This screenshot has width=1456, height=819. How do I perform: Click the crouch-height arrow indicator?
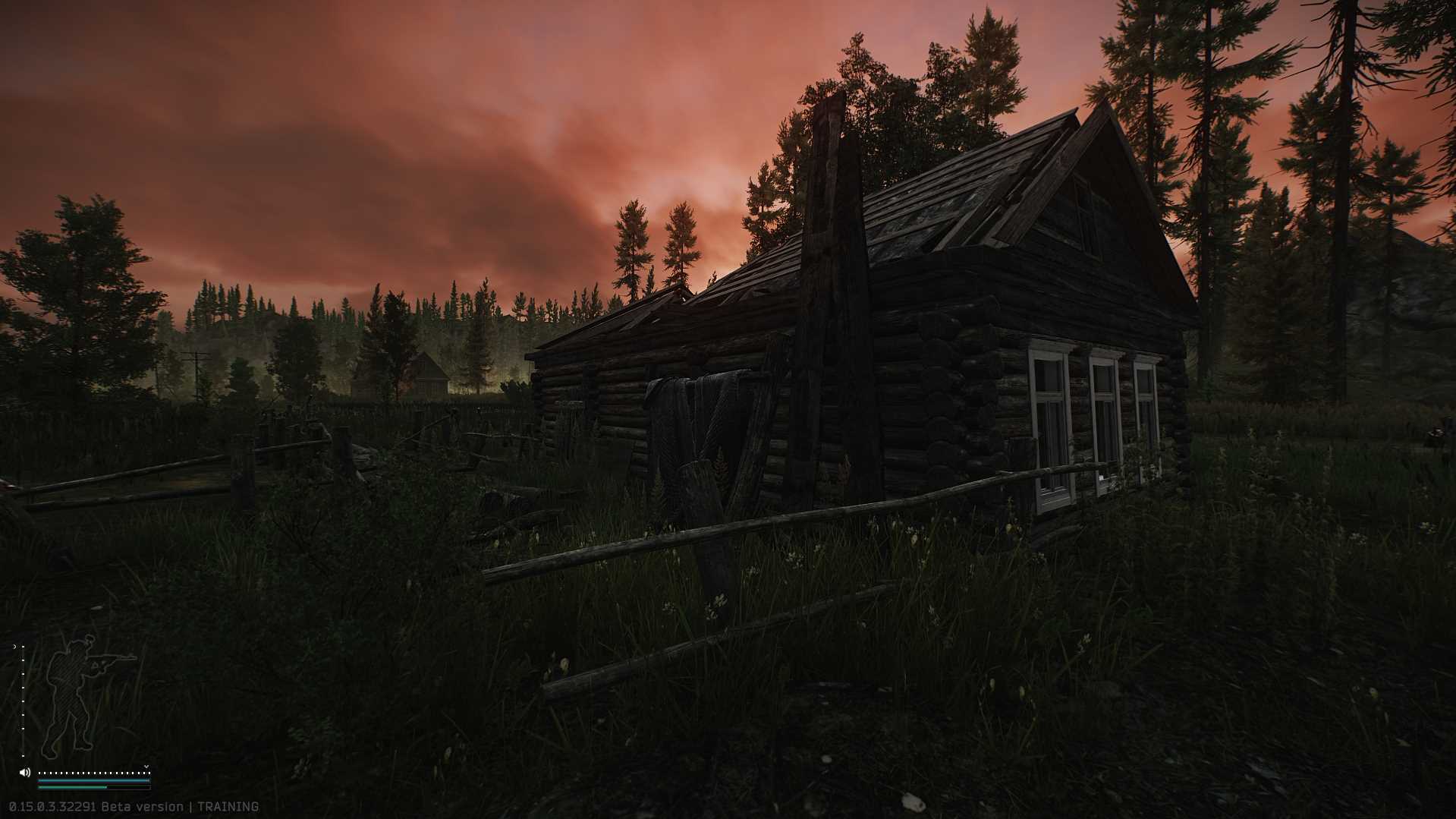click(x=15, y=646)
